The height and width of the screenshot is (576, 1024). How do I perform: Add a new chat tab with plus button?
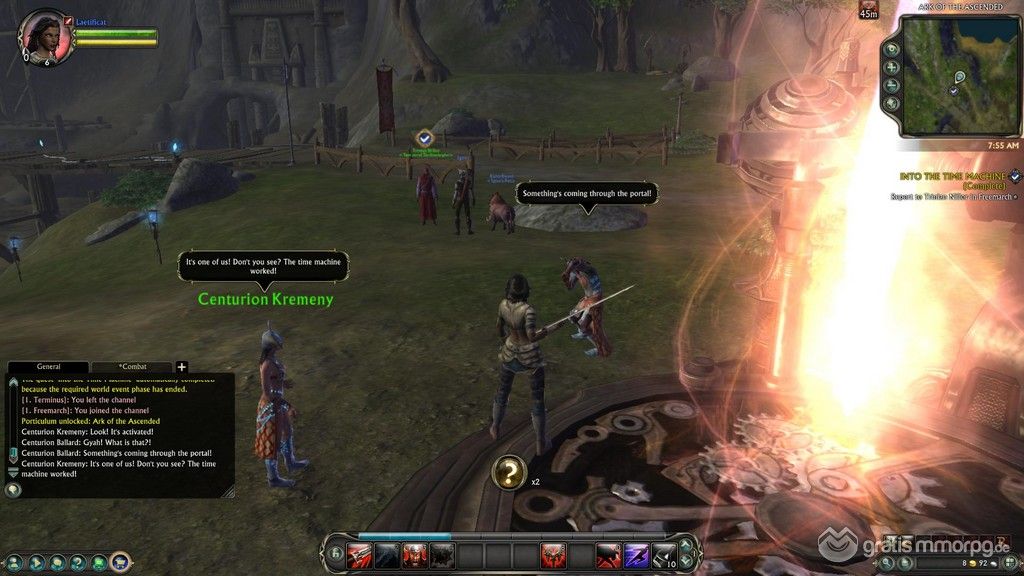(182, 367)
